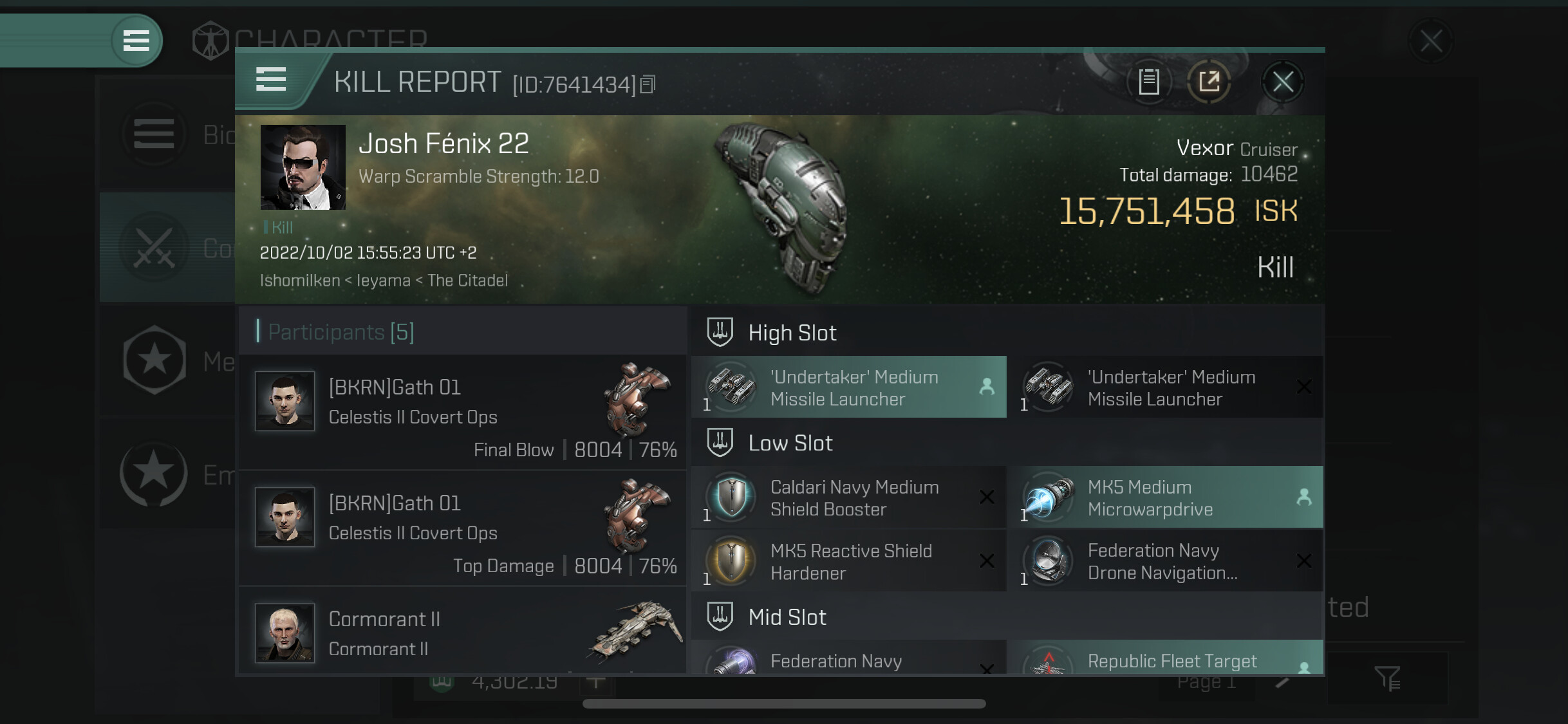Viewport: 1568px width, 724px height.
Task: Open the main menu in the top-left
Action: click(x=136, y=41)
